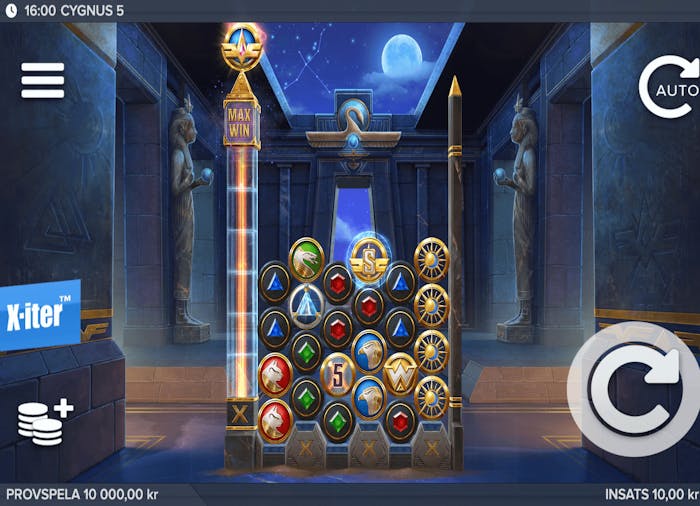Spin the reels with the large arrow button

(x=636, y=389)
